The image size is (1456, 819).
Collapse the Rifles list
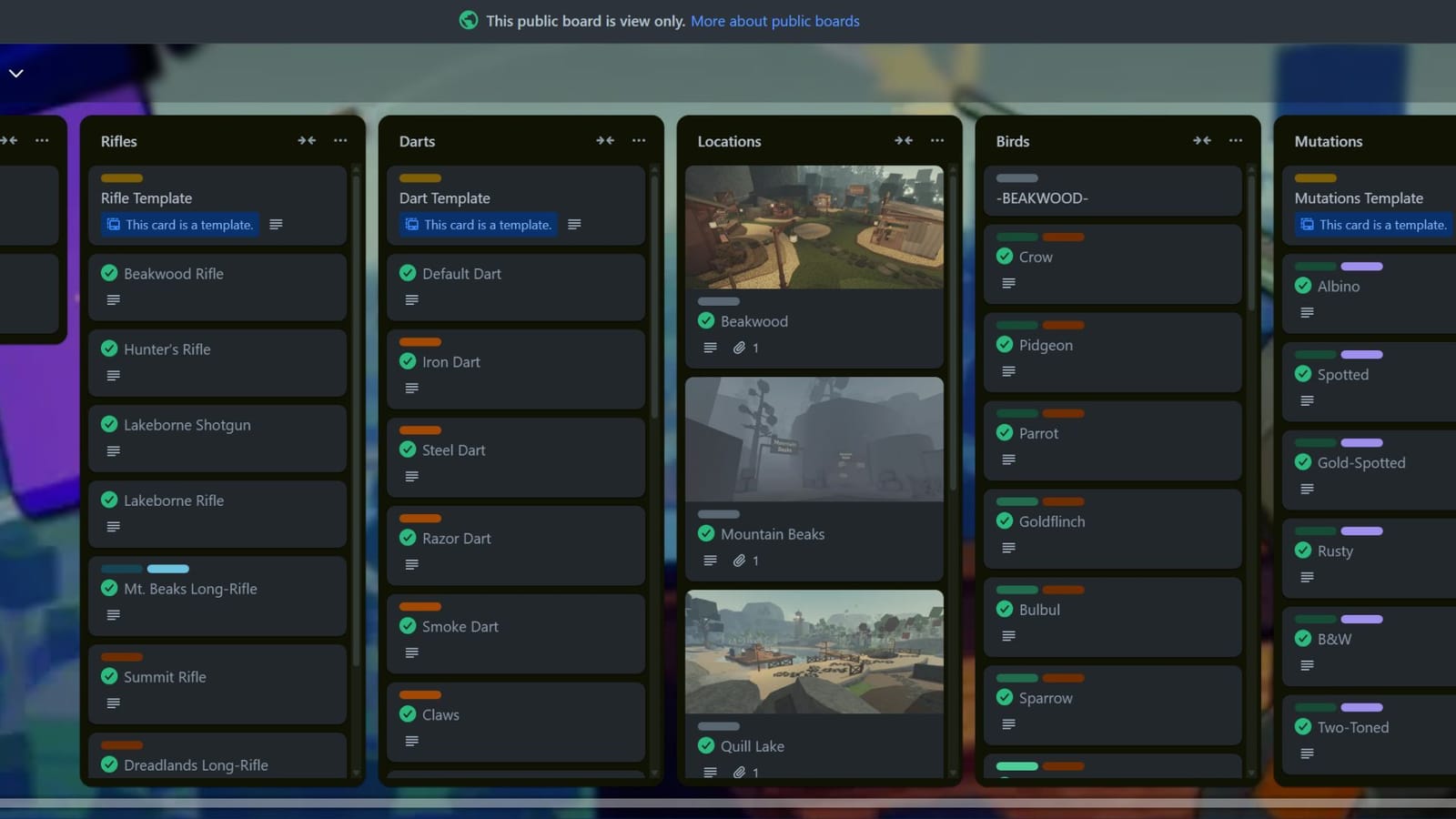coord(307,140)
